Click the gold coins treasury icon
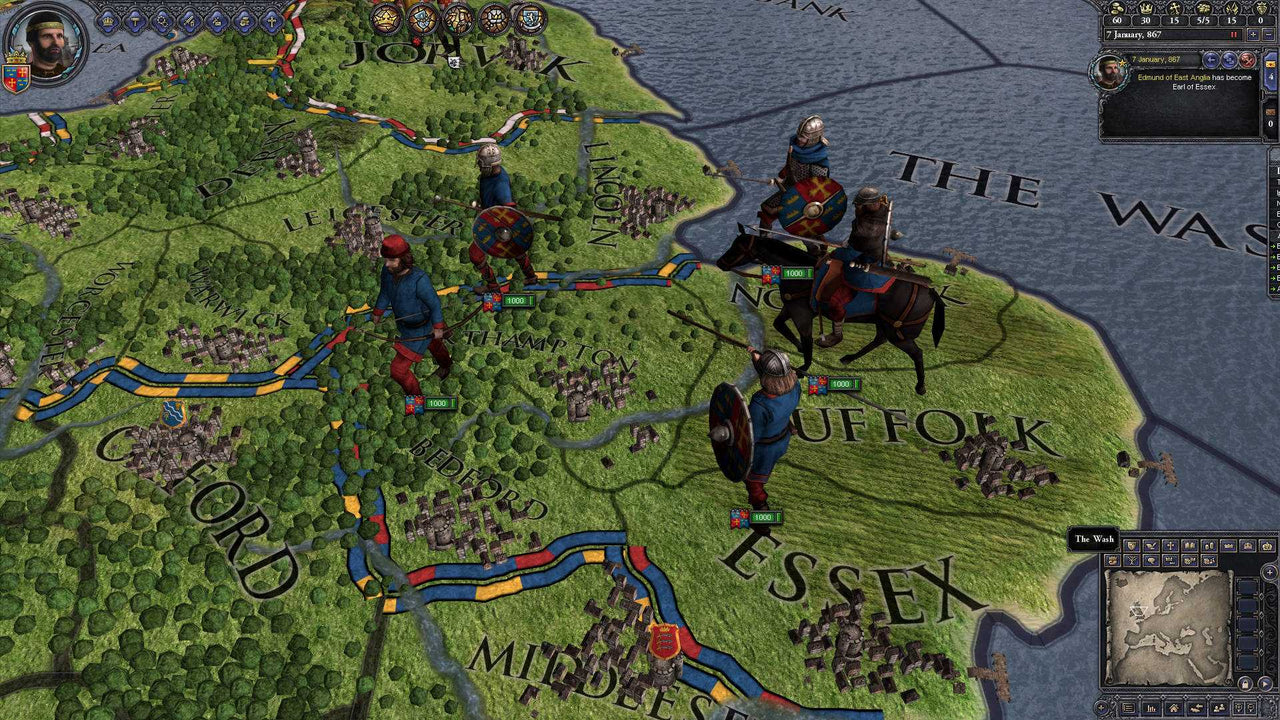1280x720 pixels. (1117, 9)
